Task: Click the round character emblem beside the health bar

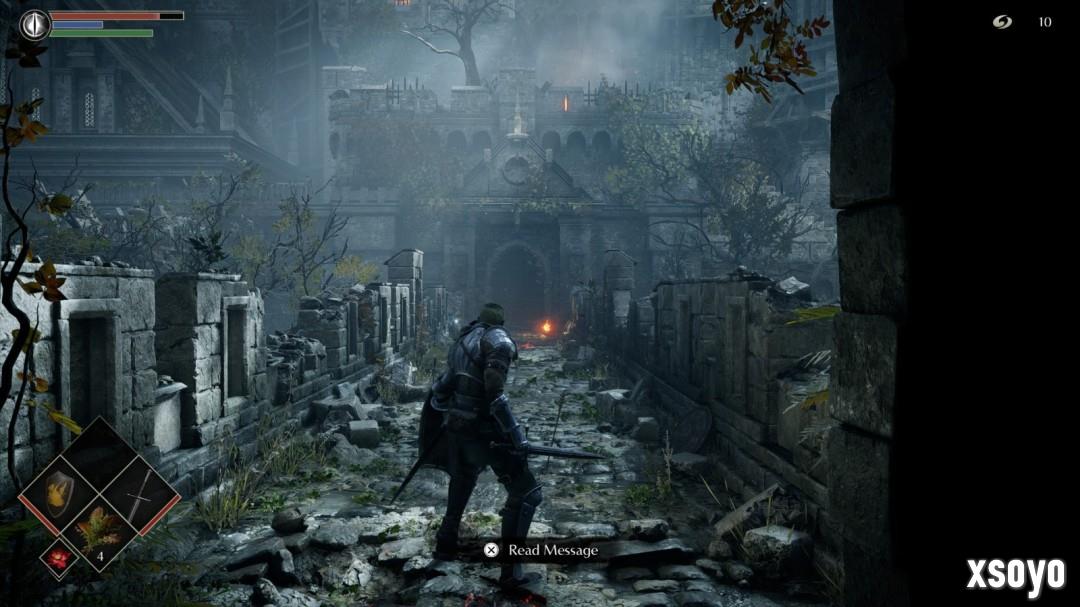Action: 35,24
